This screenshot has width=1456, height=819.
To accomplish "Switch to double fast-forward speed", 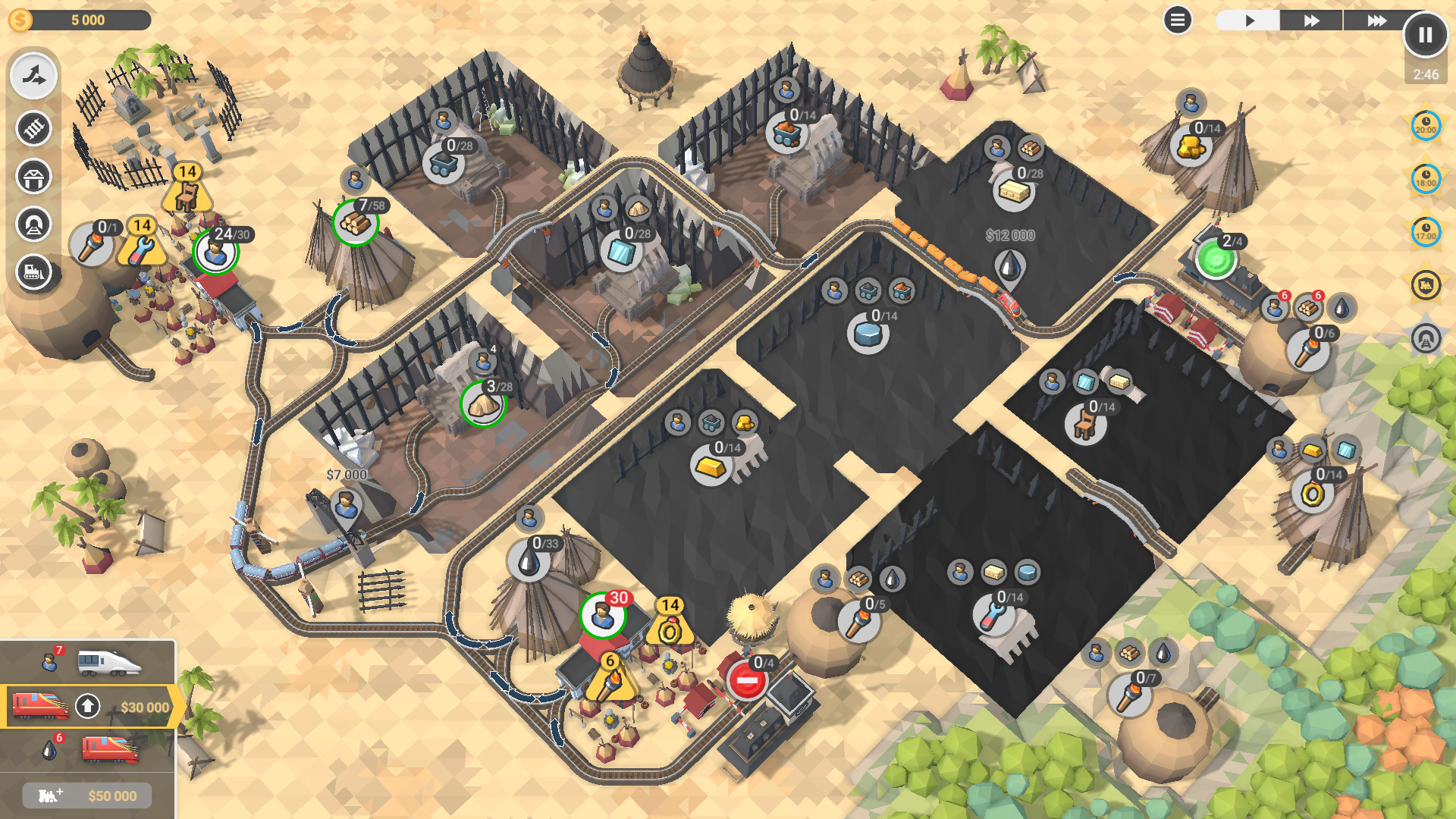I will (x=1311, y=20).
